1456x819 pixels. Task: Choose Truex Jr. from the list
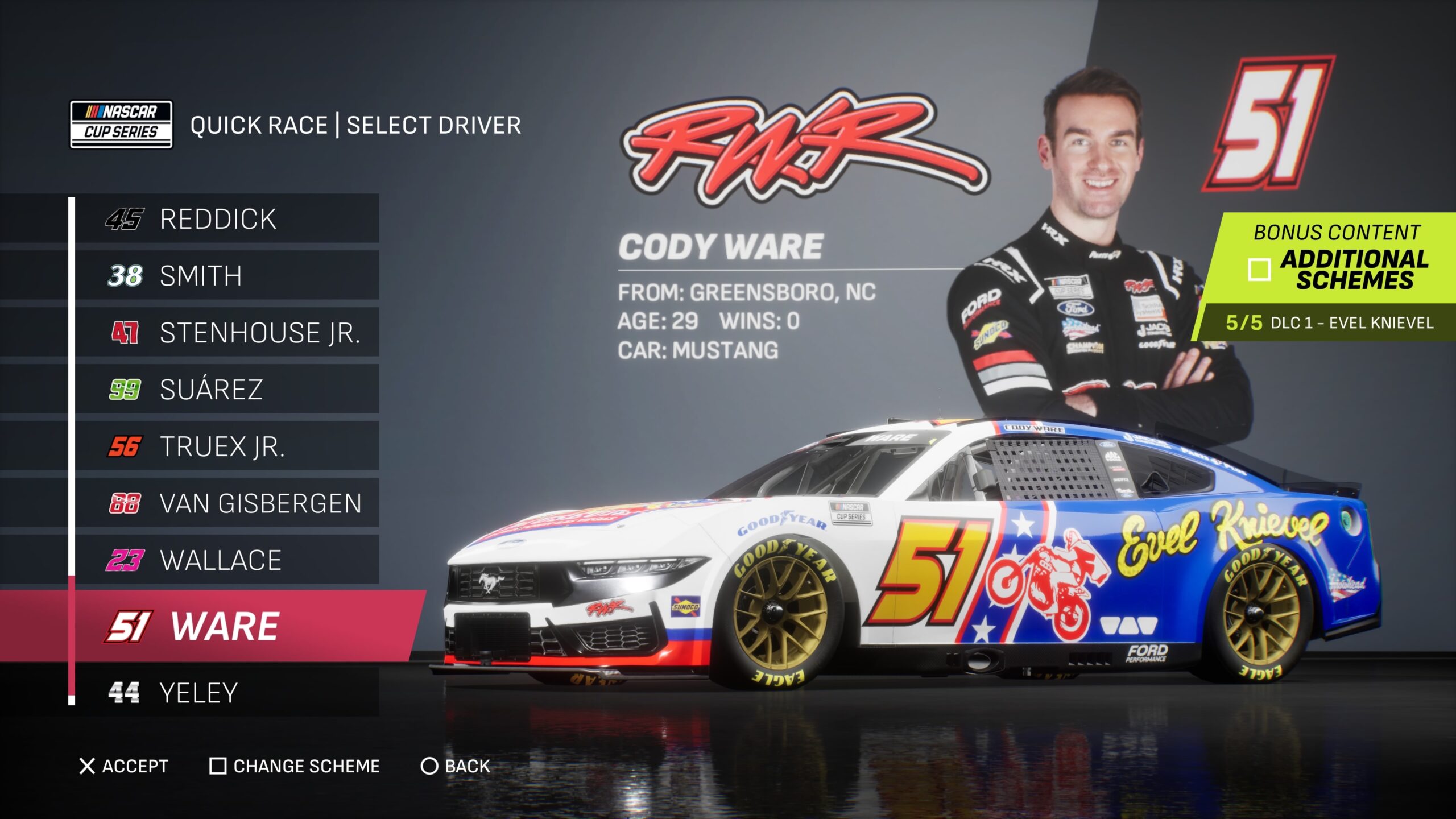click(x=222, y=446)
